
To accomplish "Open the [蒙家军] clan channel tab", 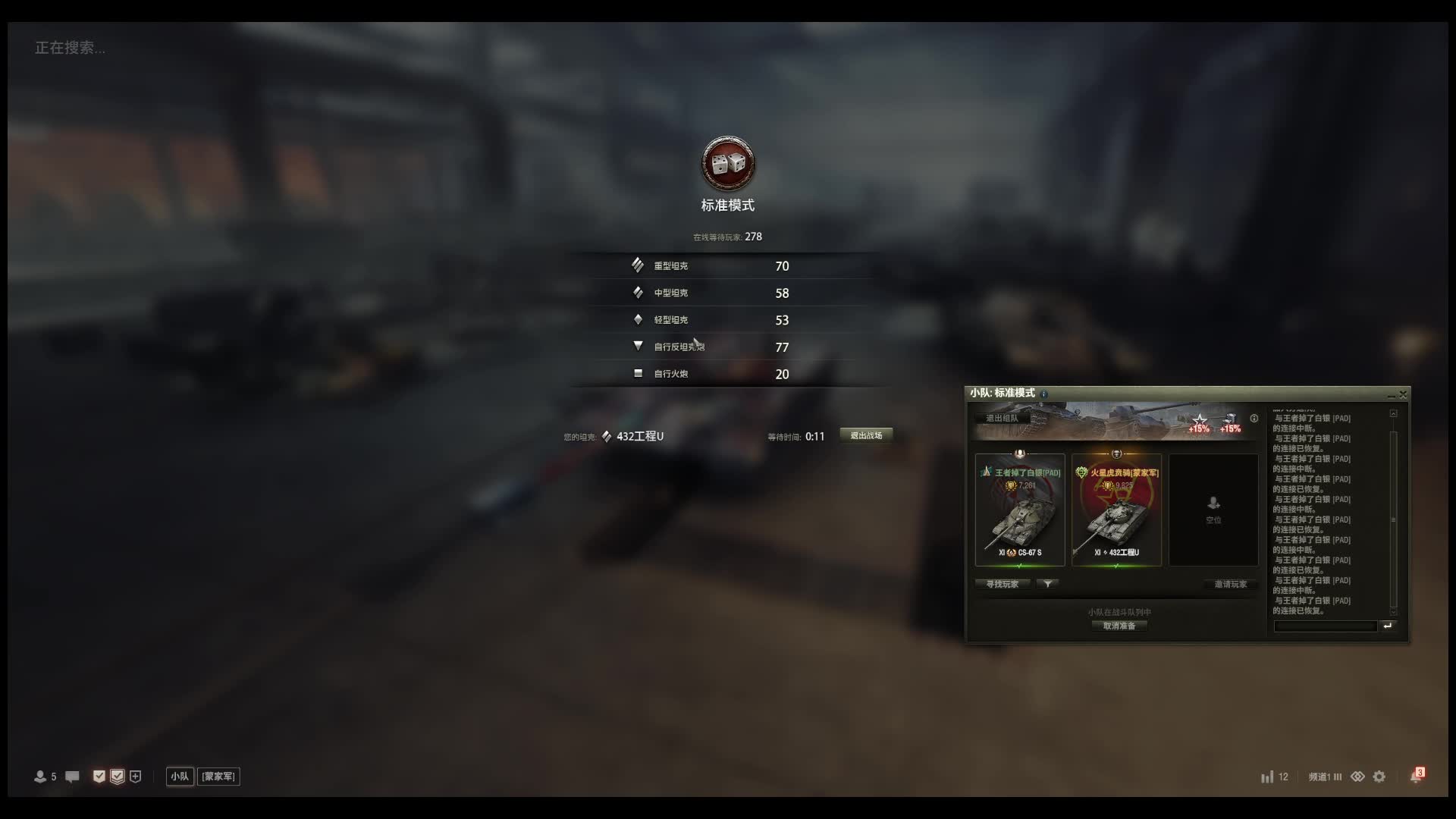I will [218, 777].
